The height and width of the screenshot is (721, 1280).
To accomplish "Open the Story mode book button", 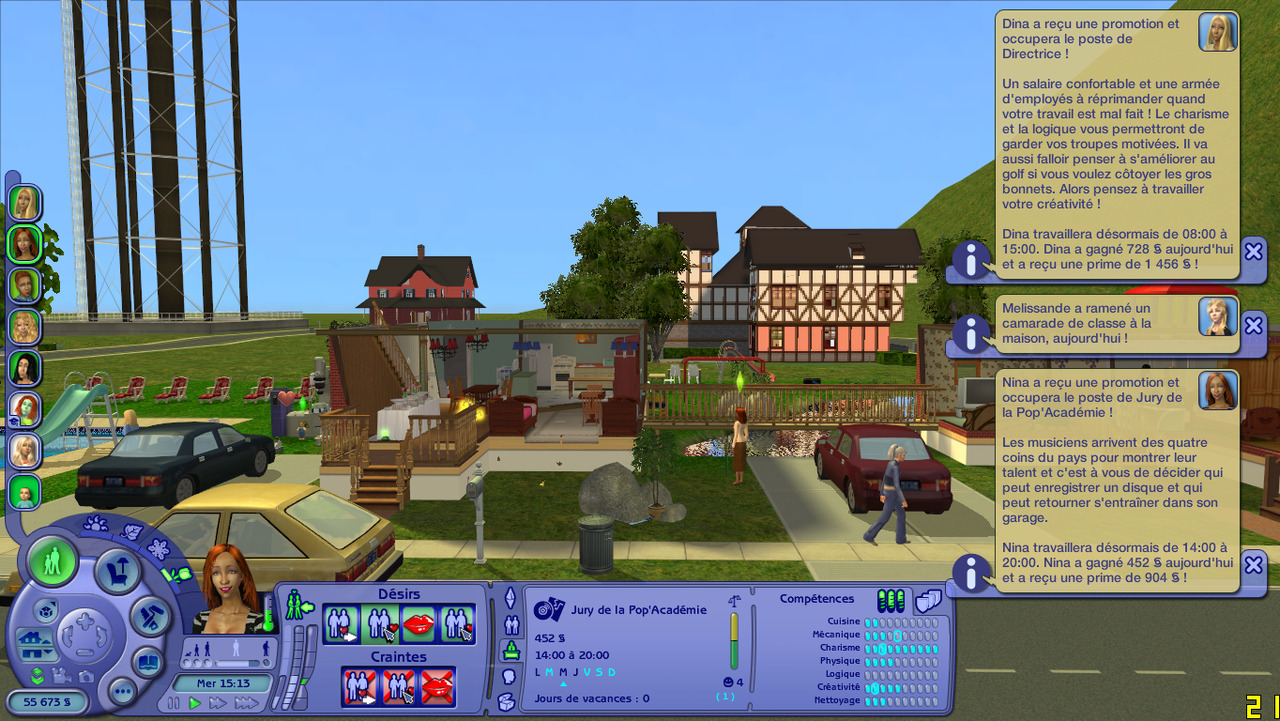I will point(148,662).
